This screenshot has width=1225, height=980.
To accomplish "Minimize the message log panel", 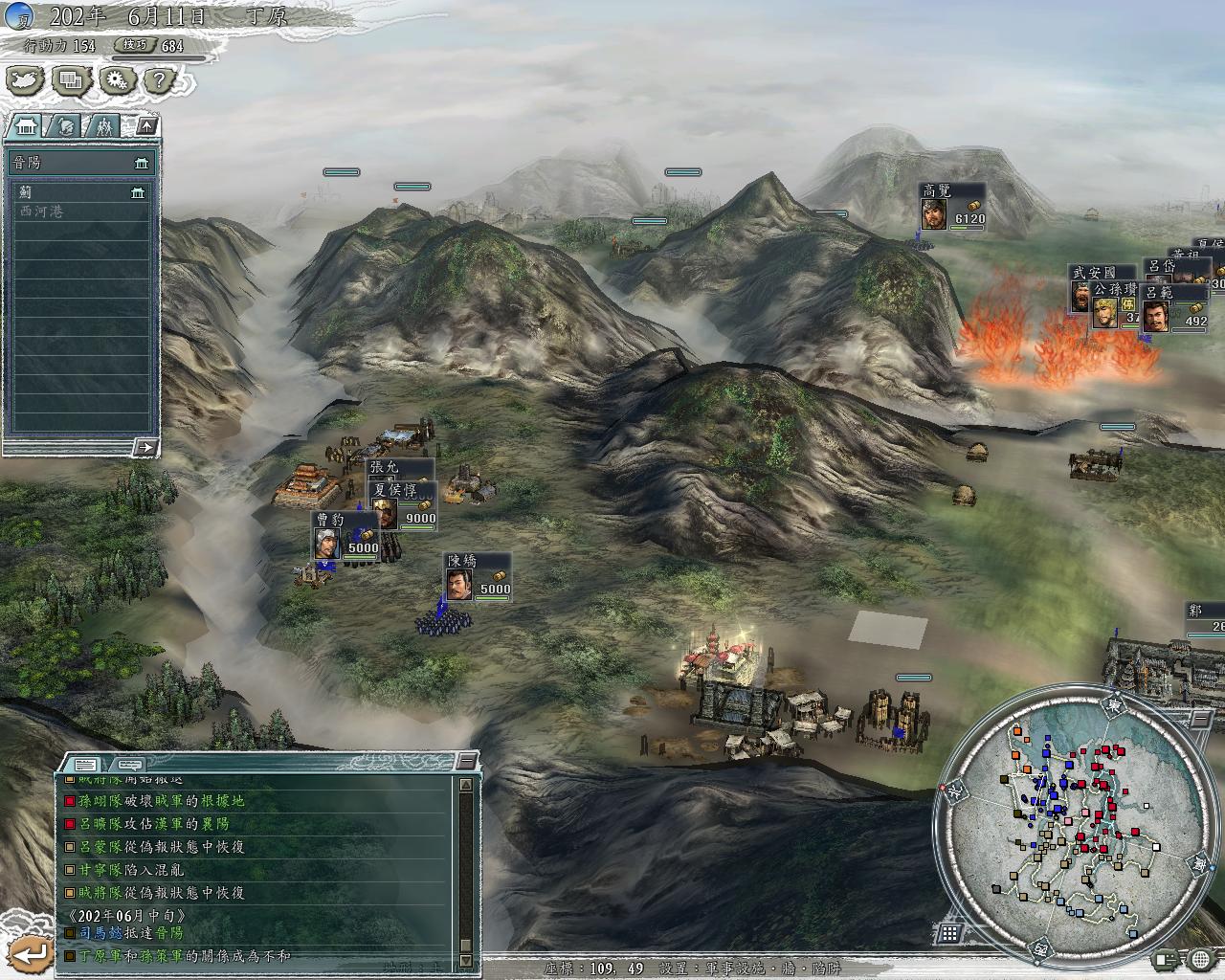I will [466, 761].
